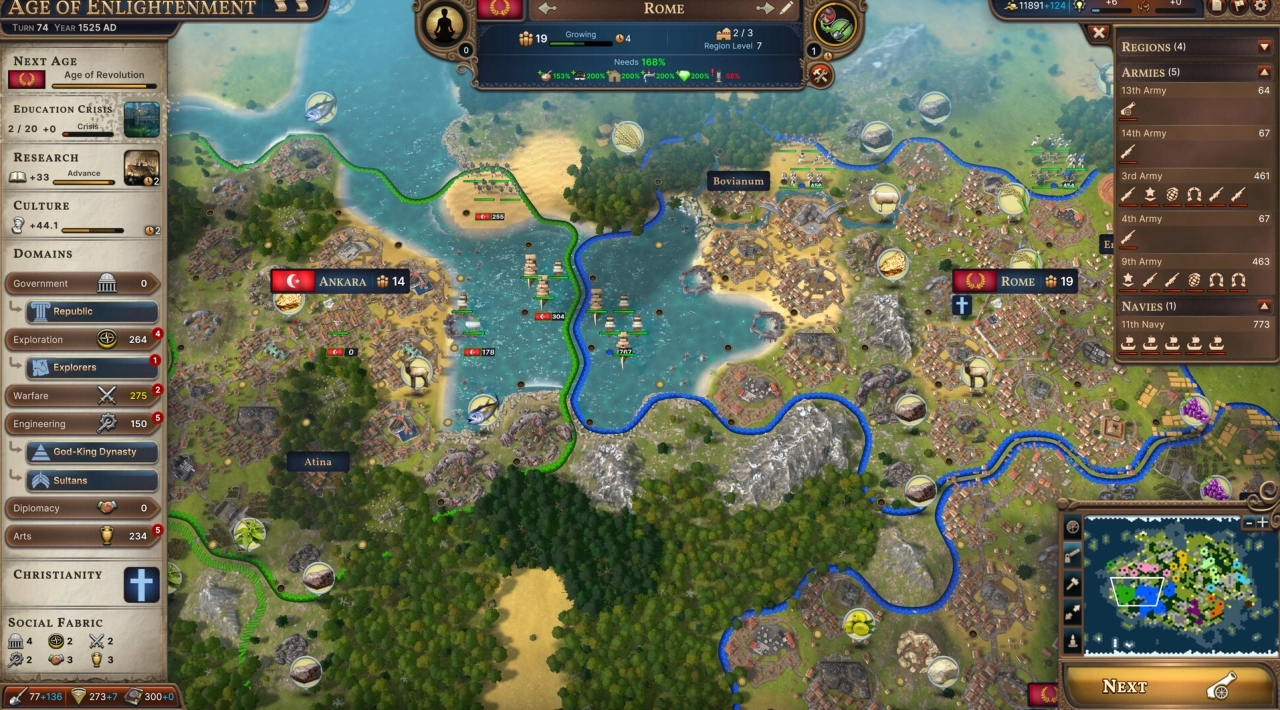The image size is (1280, 710).
Task: Zoom in on the minimap
Action: (x=1263, y=522)
